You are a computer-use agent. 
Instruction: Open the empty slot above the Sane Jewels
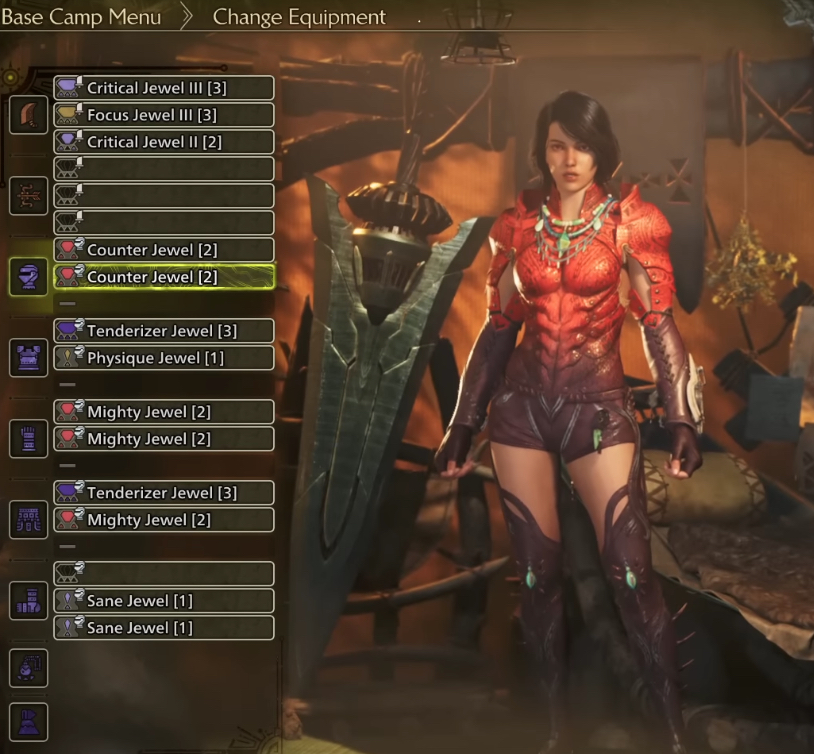tap(163, 574)
